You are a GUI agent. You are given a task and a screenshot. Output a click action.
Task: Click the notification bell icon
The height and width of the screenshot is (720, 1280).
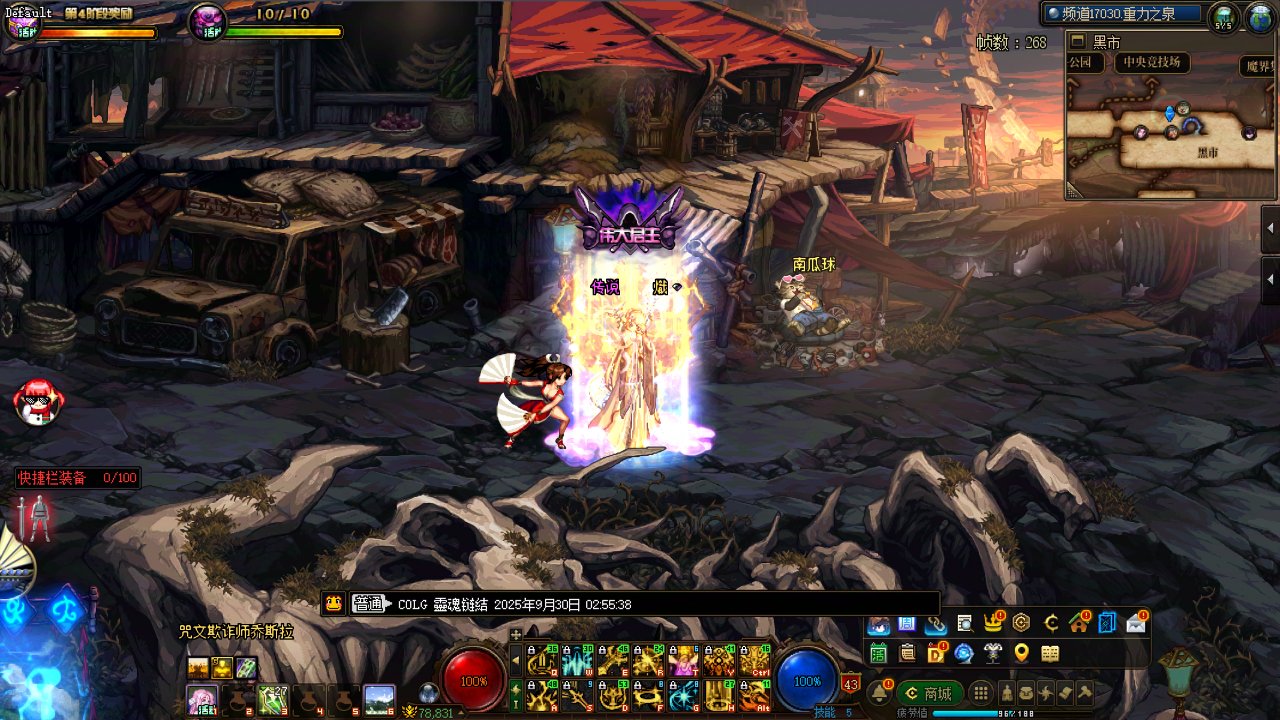[x=880, y=692]
